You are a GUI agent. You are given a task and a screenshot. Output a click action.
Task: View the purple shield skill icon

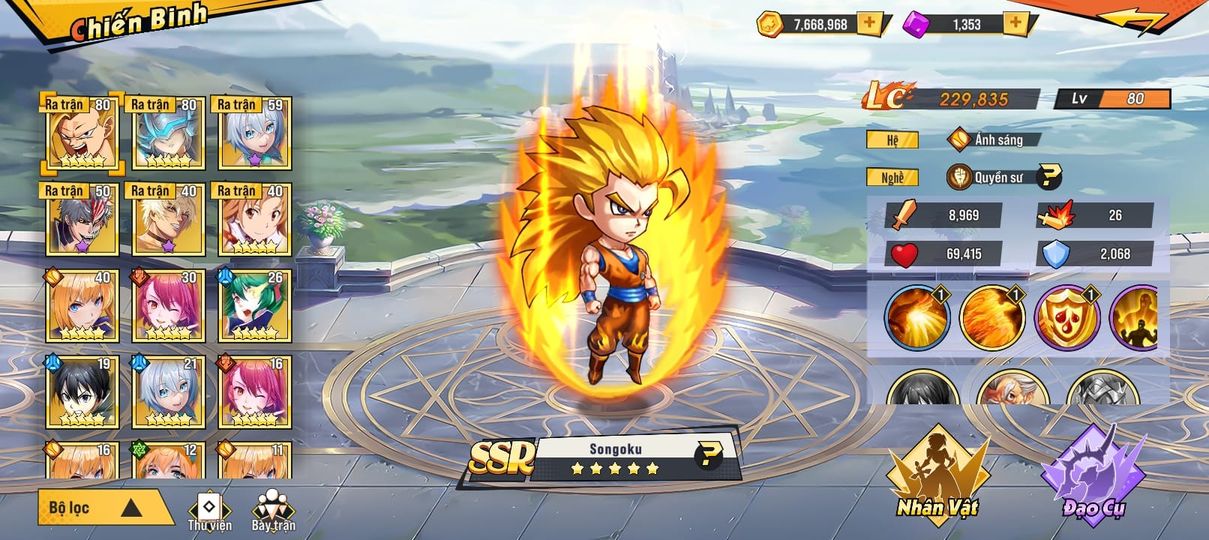(x=1067, y=318)
